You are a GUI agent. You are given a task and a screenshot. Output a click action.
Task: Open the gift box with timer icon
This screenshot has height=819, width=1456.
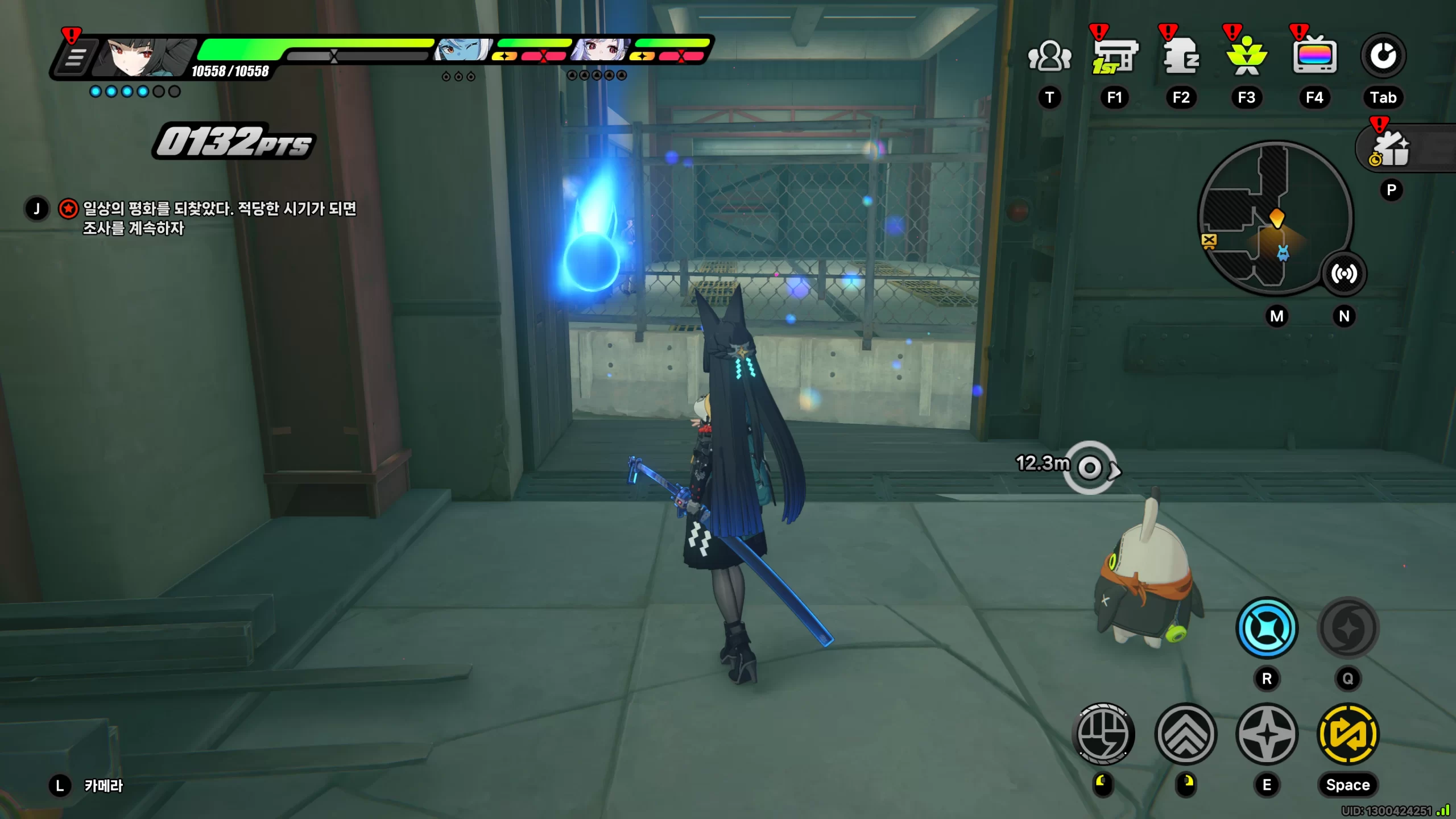[x=1391, y=150]
